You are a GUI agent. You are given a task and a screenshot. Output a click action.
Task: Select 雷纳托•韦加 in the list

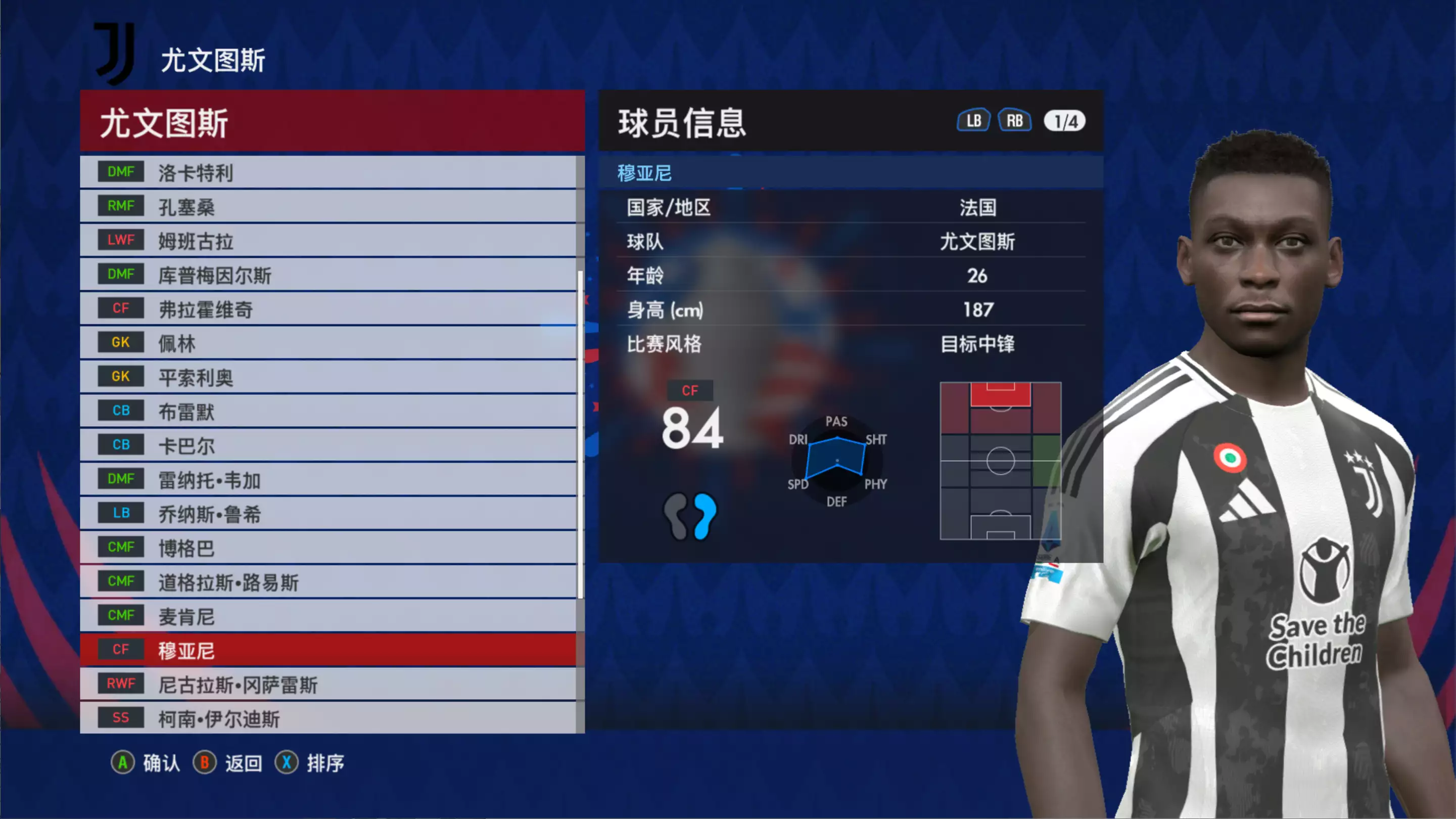pyautogui.click(x=328, y=480)
